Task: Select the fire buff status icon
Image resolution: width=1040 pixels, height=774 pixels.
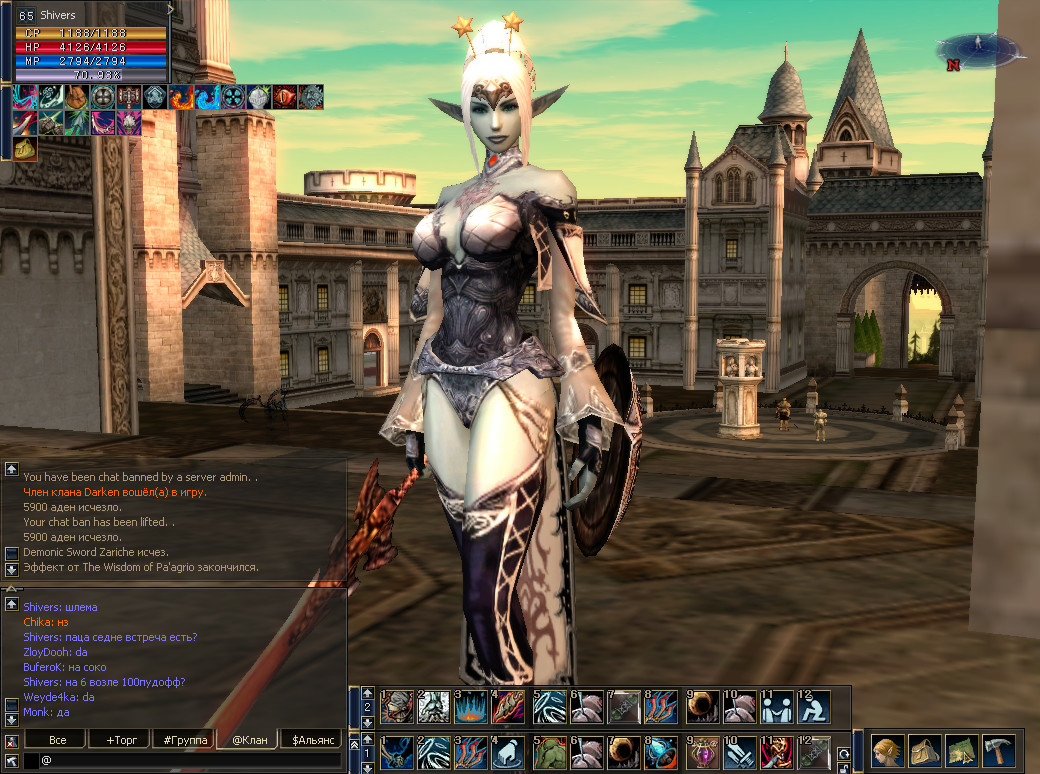Action: [x=181, y=97]
